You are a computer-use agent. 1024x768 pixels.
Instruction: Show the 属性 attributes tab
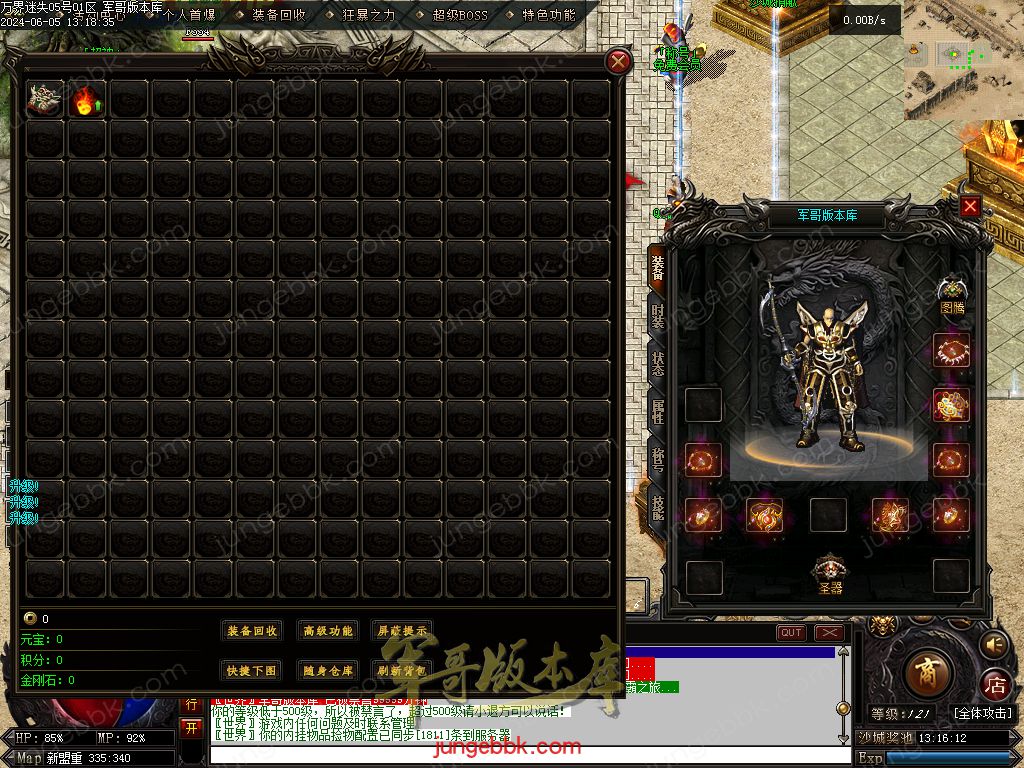tap(657, 411)
